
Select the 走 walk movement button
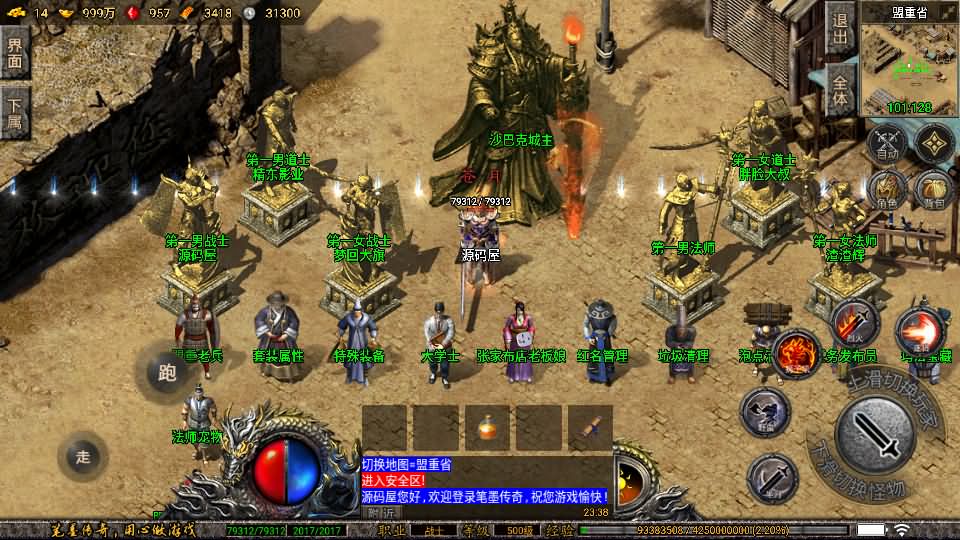tap(83, 458)
